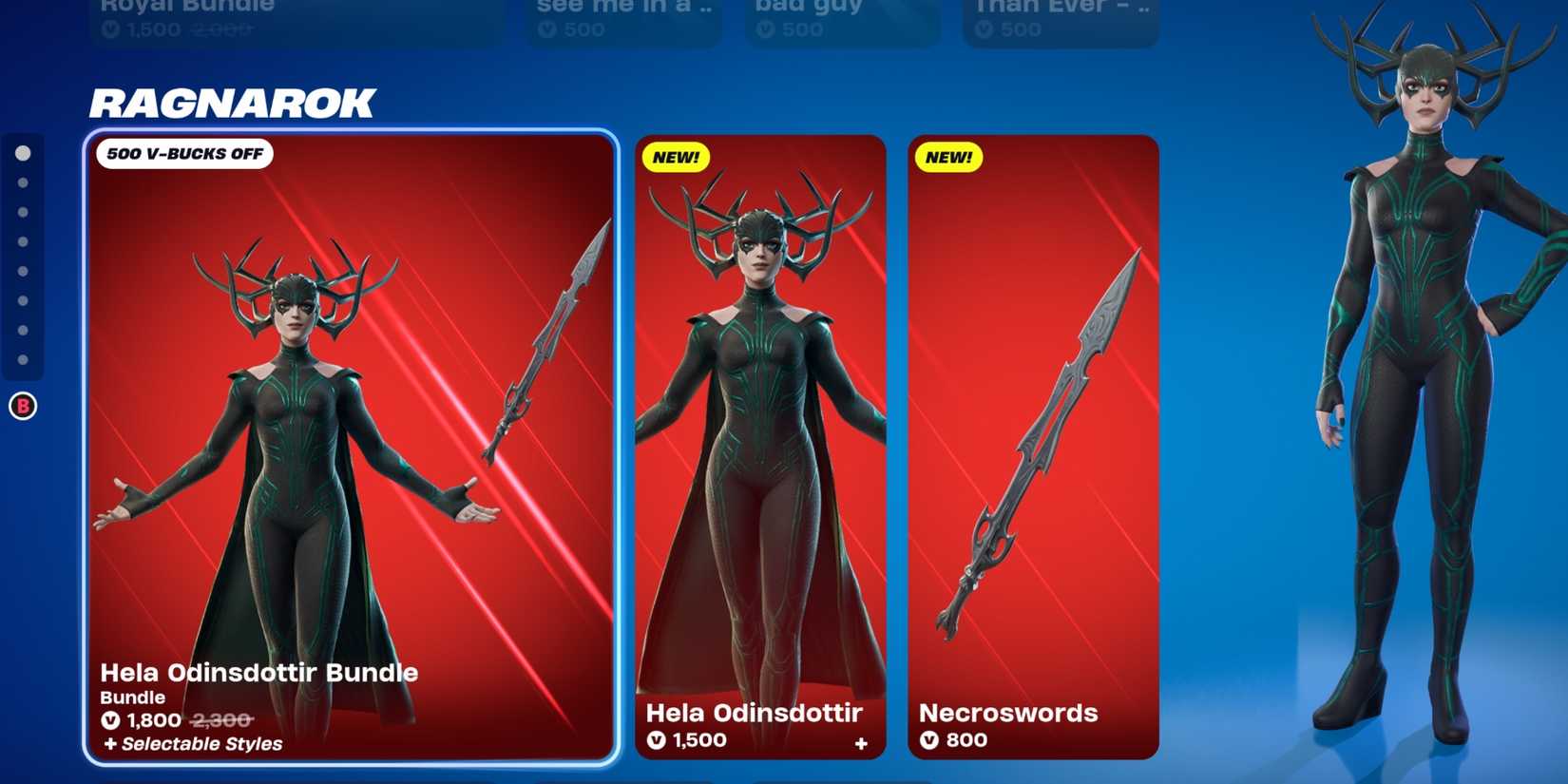The image size is (1568, 784).
Task: Select the first page indicator dot
Action: [23, 151]
